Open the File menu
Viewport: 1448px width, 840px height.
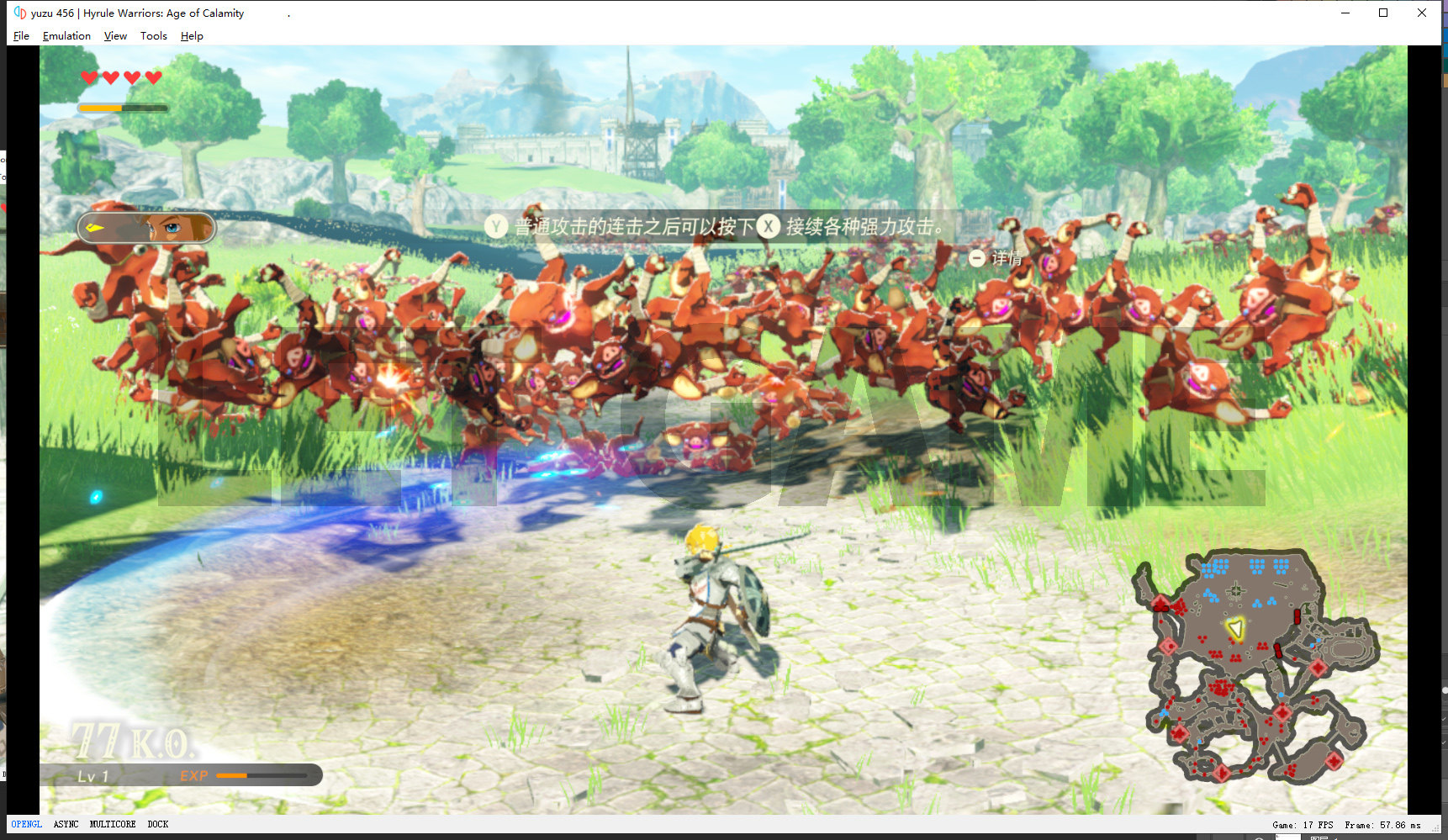[x=22, y=36]
